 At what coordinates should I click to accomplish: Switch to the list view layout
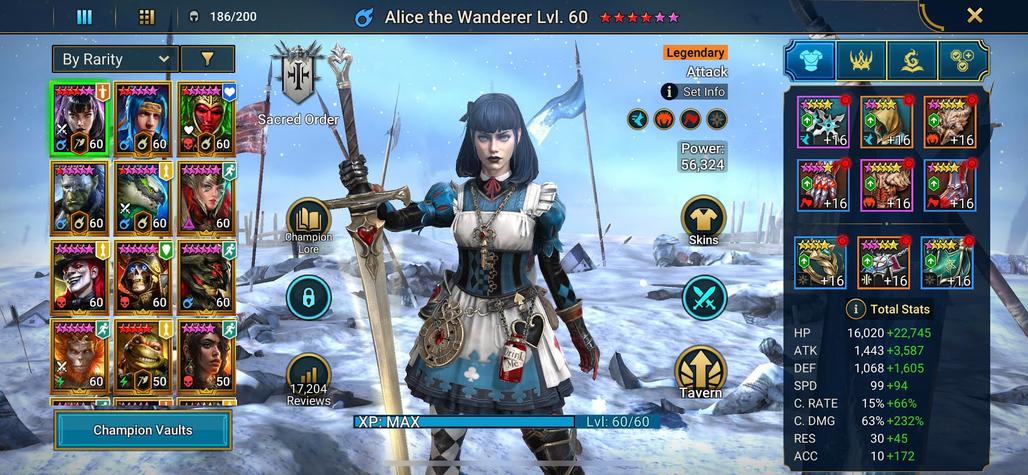tap(85, 16)
